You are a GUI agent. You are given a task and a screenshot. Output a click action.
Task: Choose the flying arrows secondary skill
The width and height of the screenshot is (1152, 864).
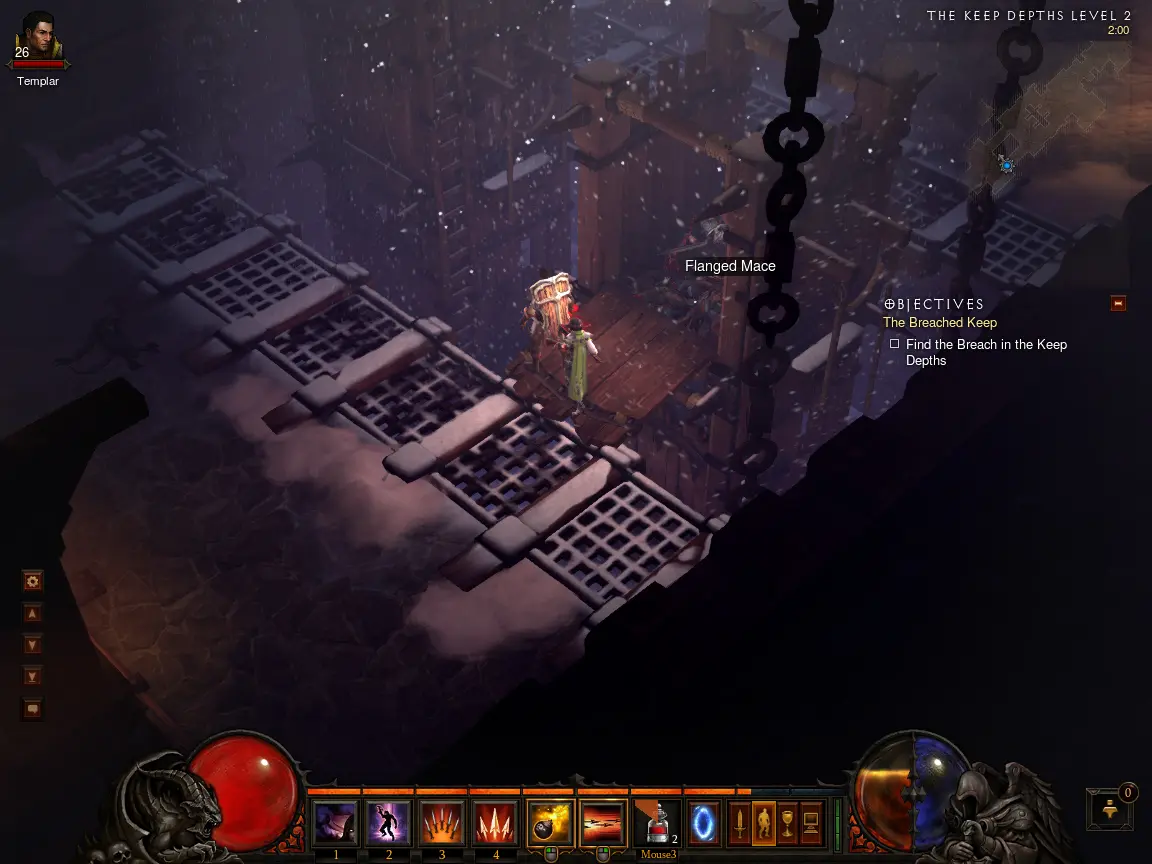pos(603,823)
